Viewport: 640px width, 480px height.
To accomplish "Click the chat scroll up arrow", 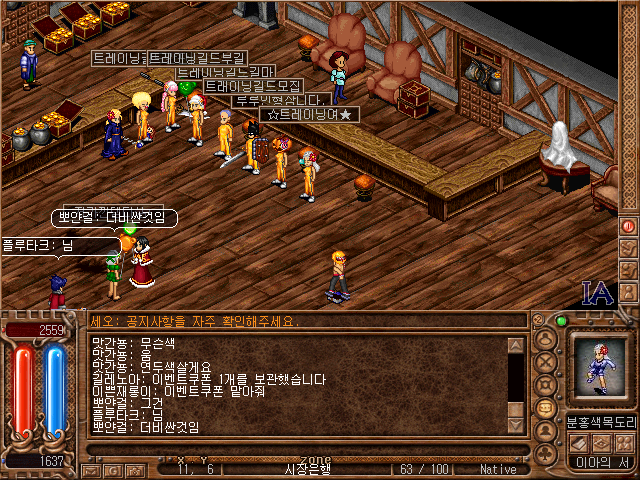I will click(x=515, y=346).
